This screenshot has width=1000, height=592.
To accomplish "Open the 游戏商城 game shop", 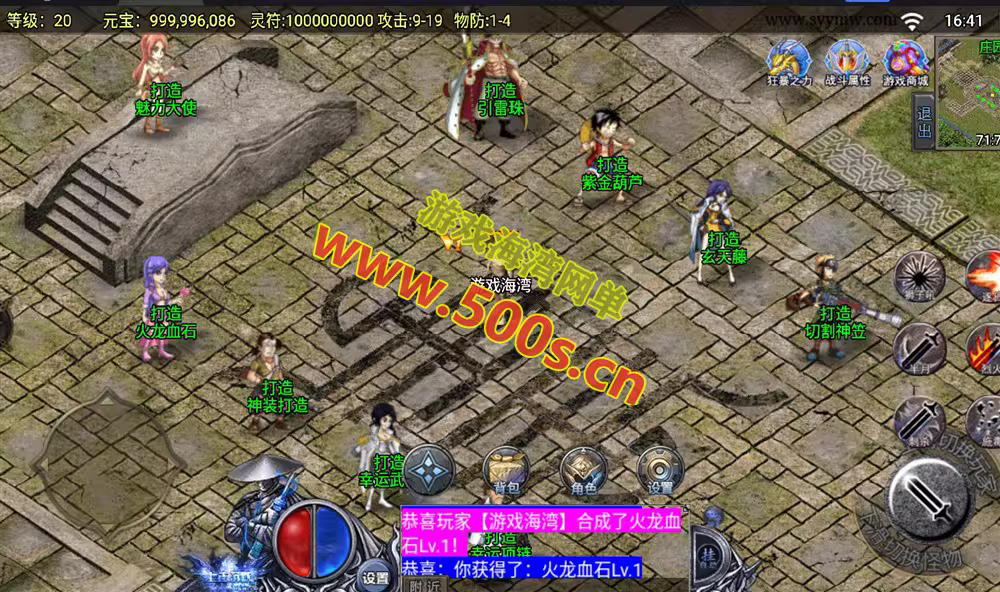I will click(x=905, y=62).
